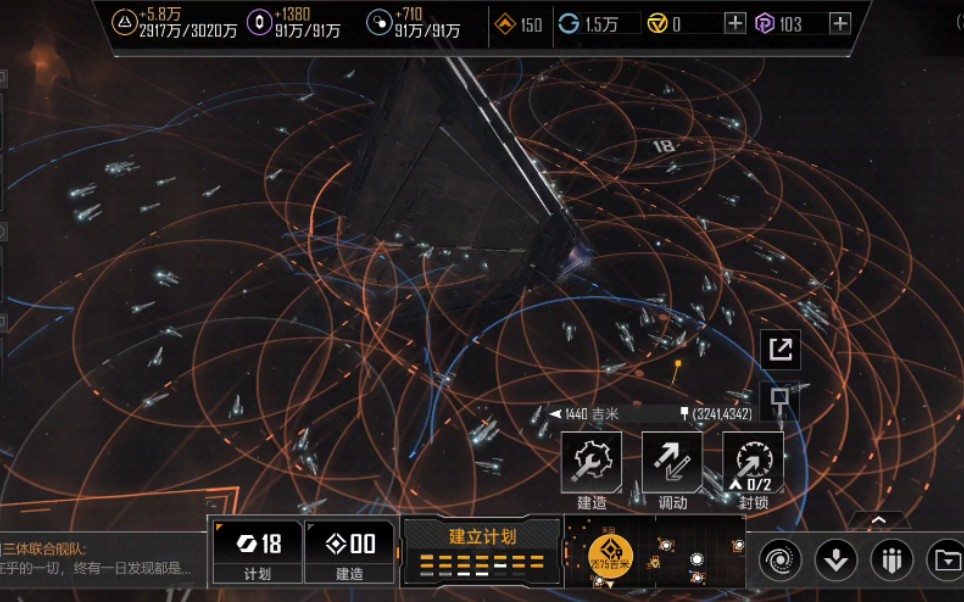Click the share arrow icon button
Screen dimensions: 964x602
780,349
